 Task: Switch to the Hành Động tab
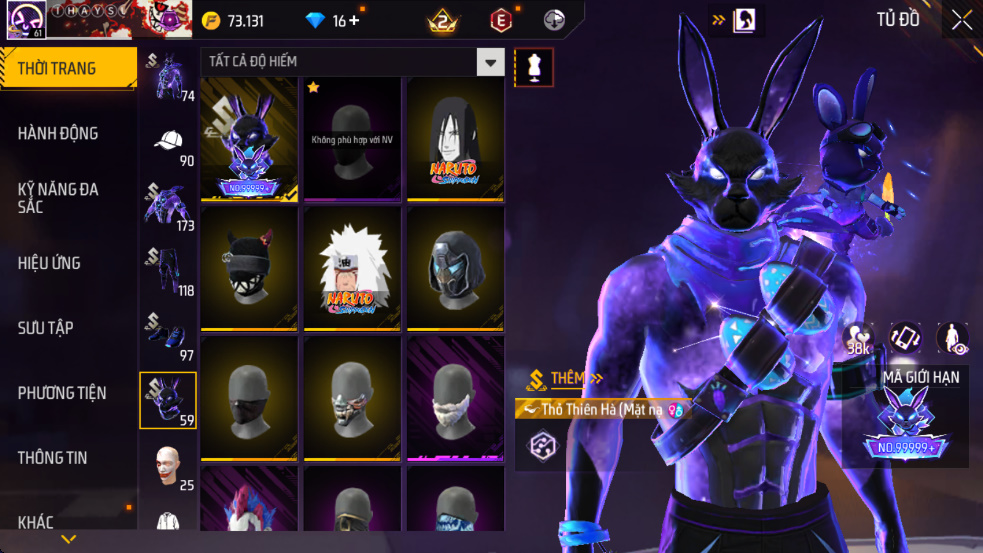67,133
